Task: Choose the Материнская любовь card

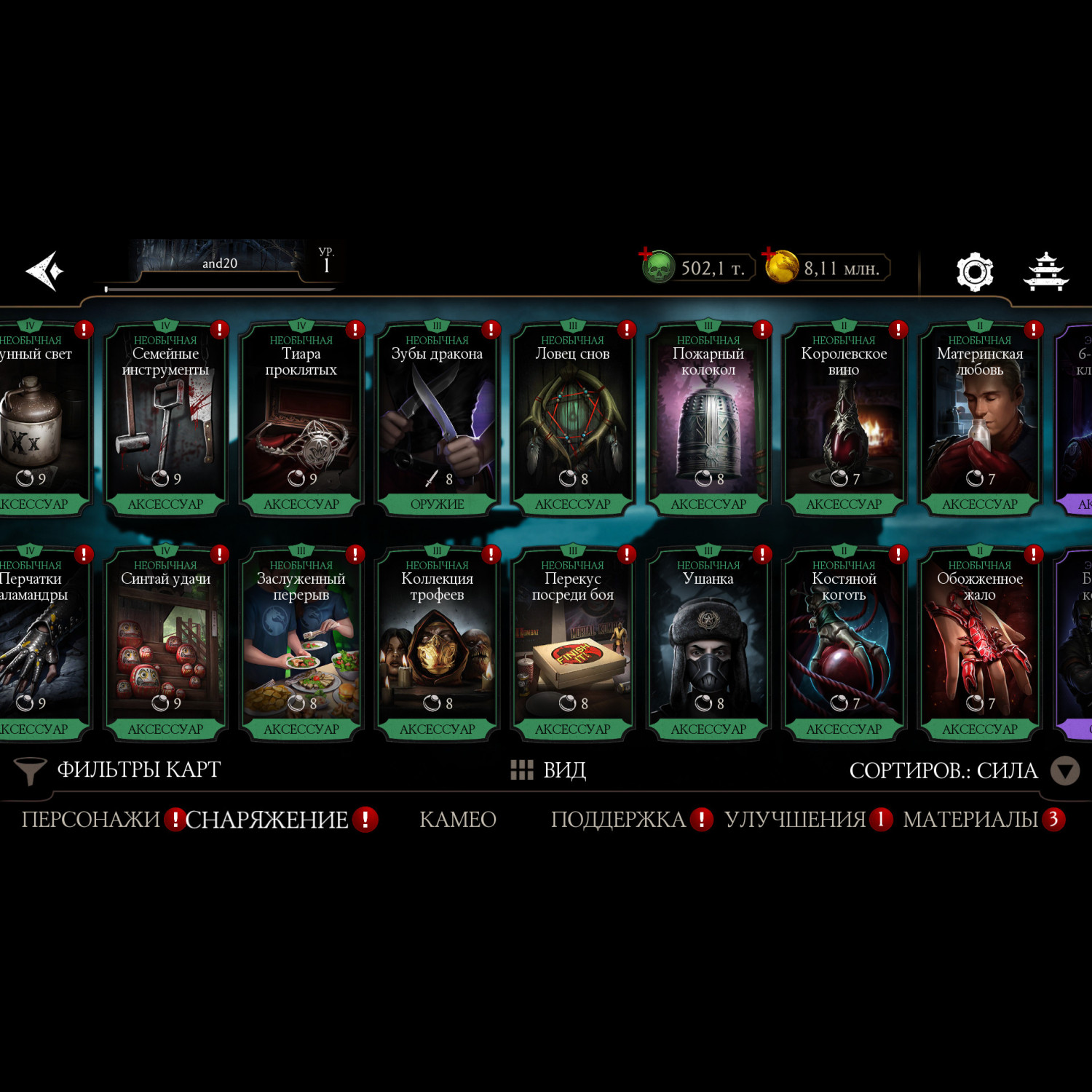Action: coord(980,419)
